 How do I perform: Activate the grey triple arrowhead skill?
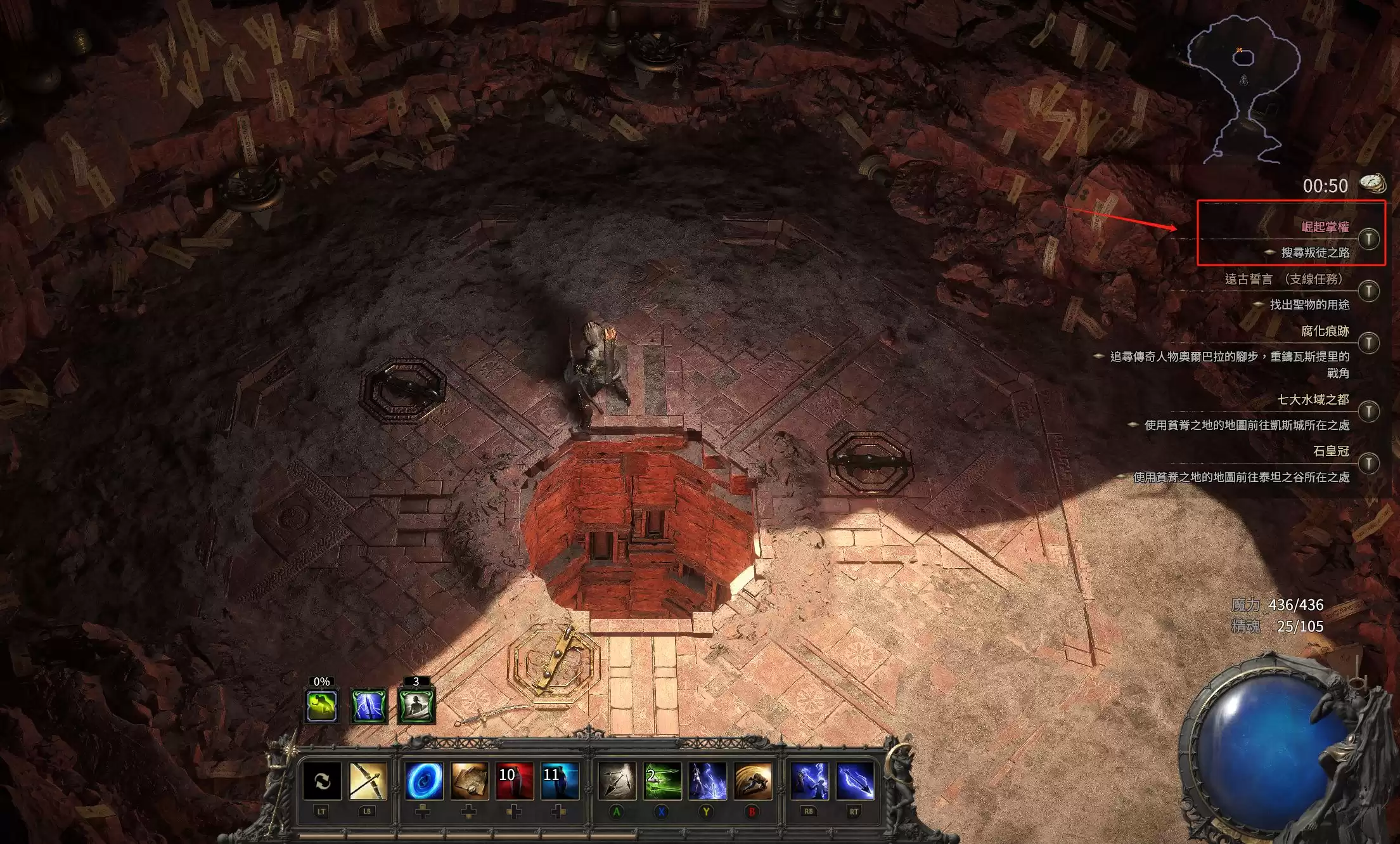(617, 781)
